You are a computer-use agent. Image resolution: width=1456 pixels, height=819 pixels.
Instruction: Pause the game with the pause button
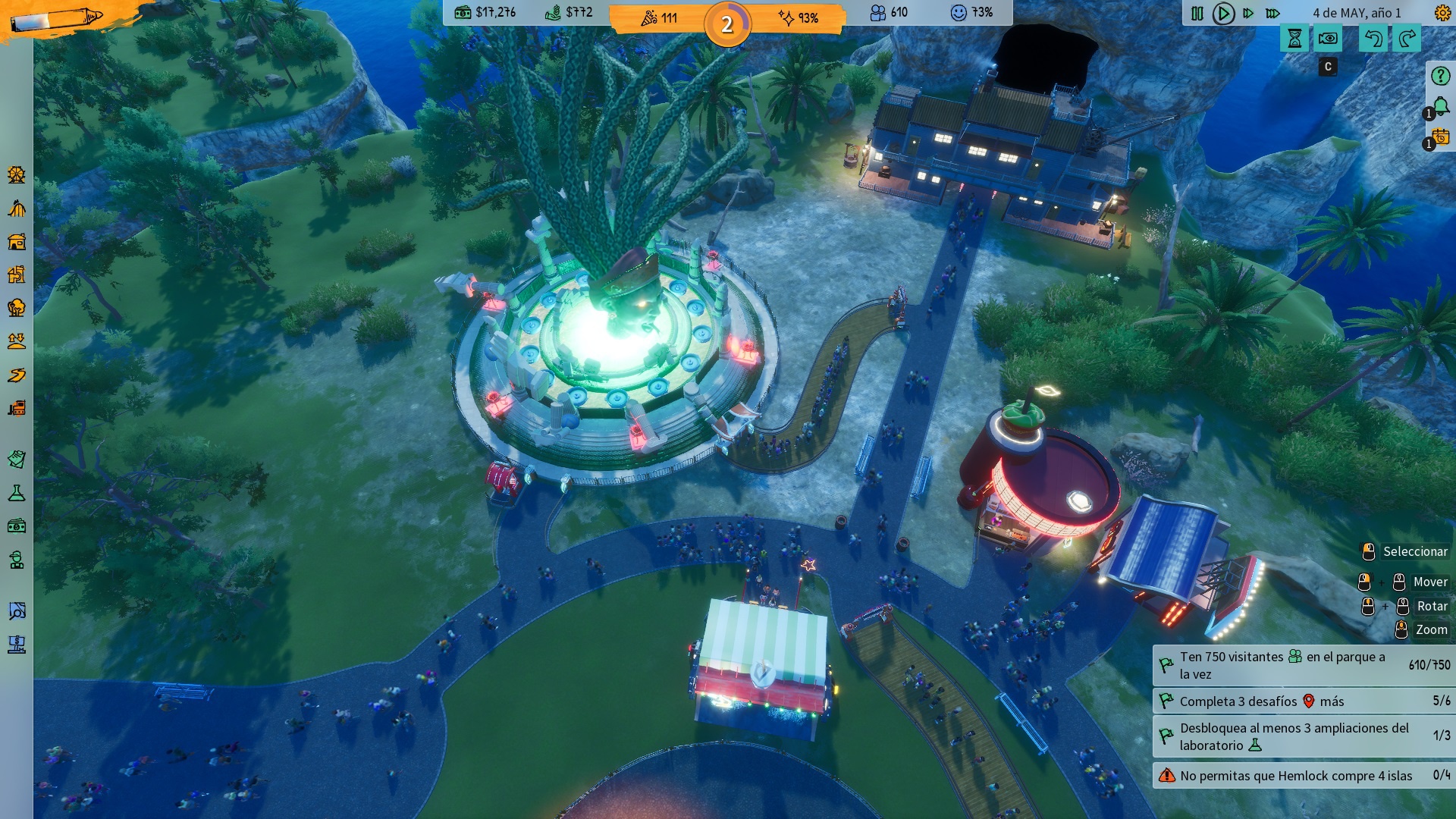1197,14
